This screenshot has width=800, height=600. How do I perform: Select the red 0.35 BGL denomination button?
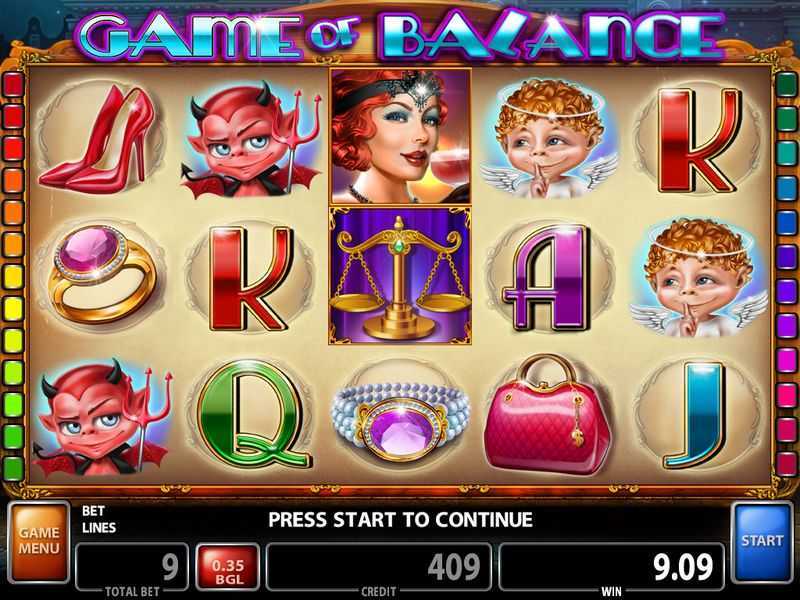point(229,569)
